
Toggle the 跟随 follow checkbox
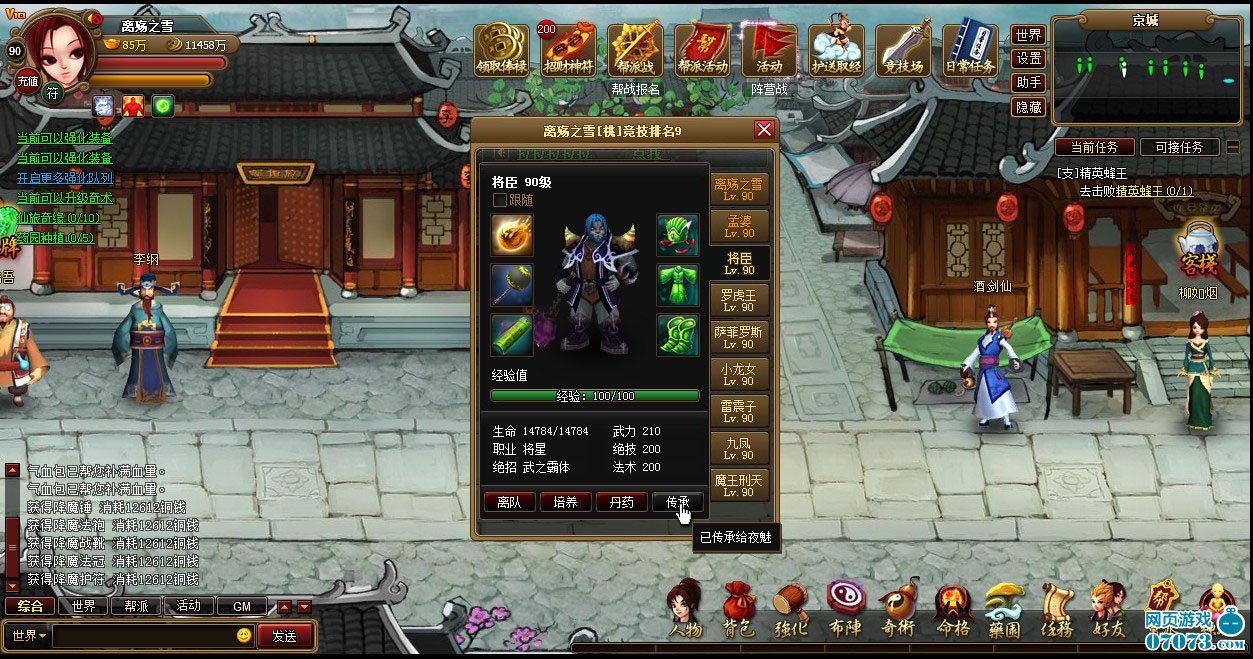point(500,200)
